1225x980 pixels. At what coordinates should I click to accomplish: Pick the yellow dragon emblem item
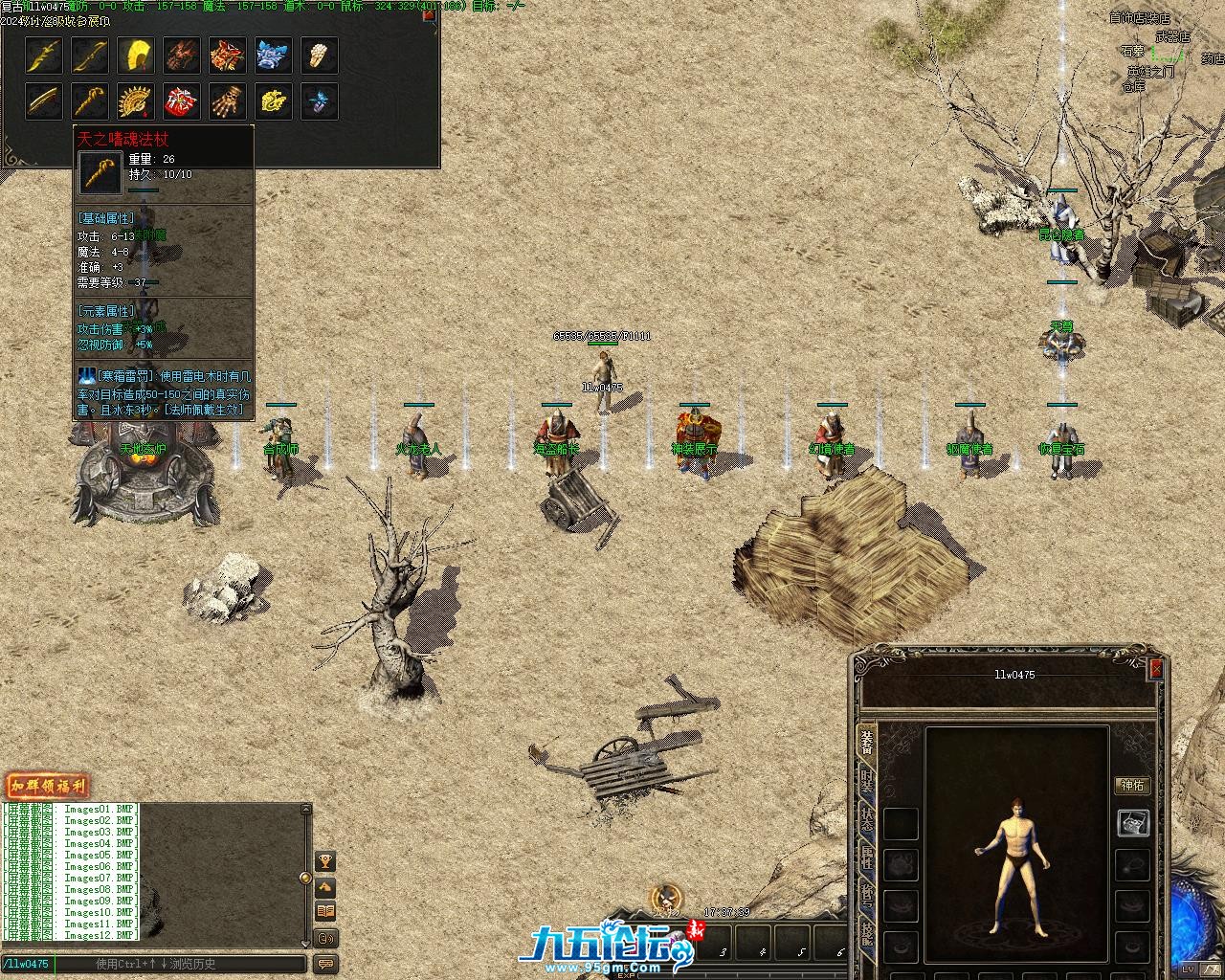pos(274,101)
